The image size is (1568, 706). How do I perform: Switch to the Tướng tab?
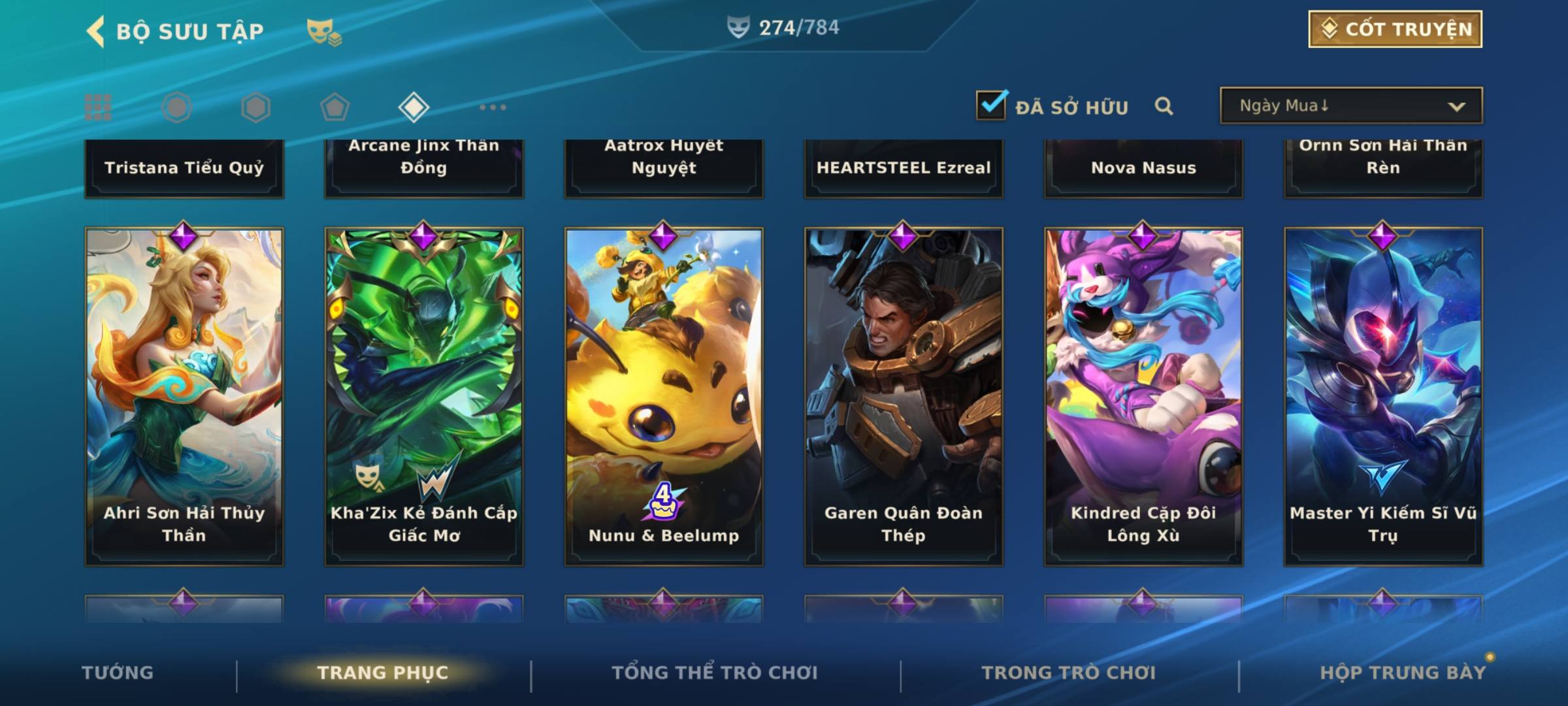pyautogui.click(x=118, y=673)
